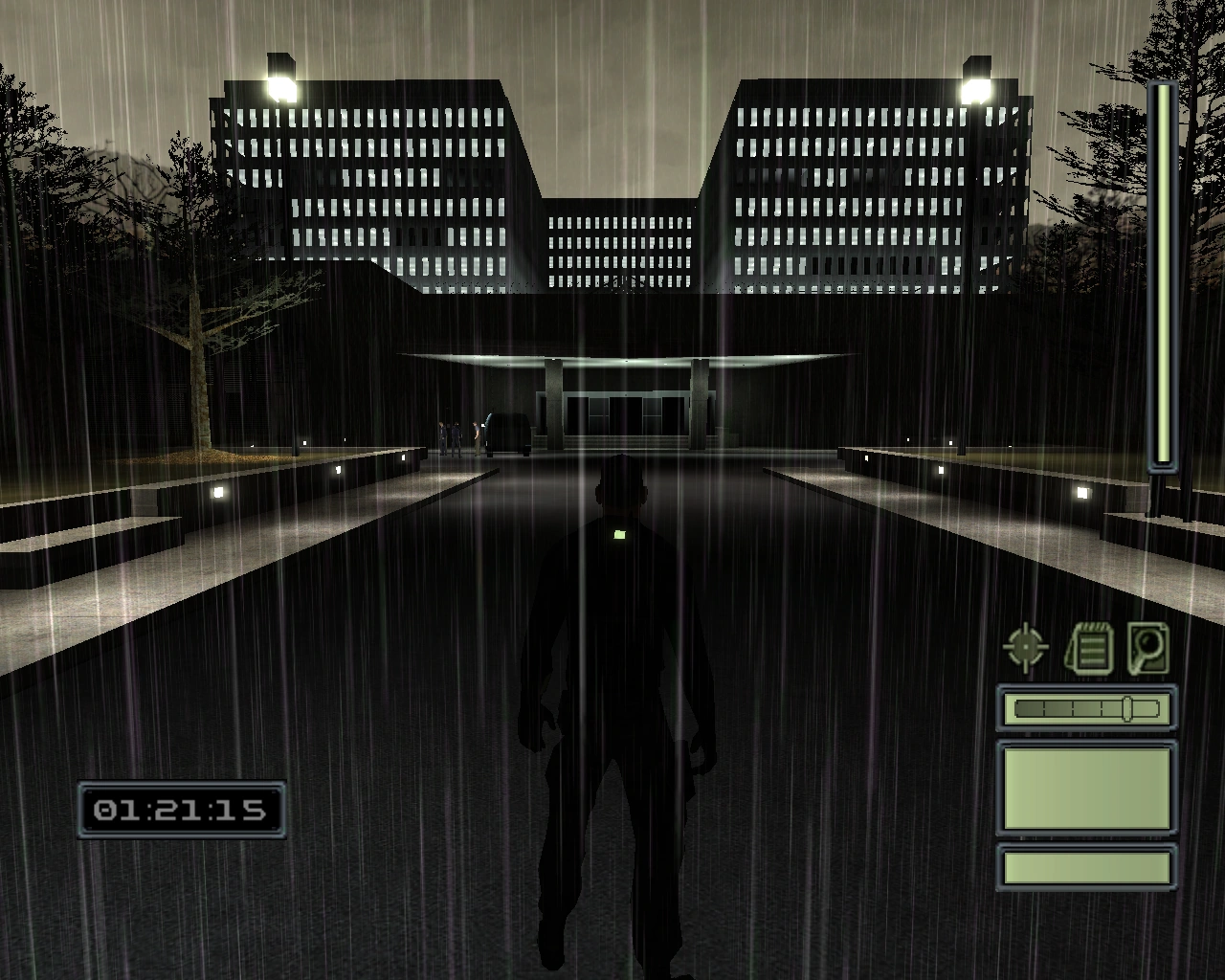Select the crosshair targeting icon
Image resolution: width=1225 pixels, height=980 pixels.
tap(1025, 645)
